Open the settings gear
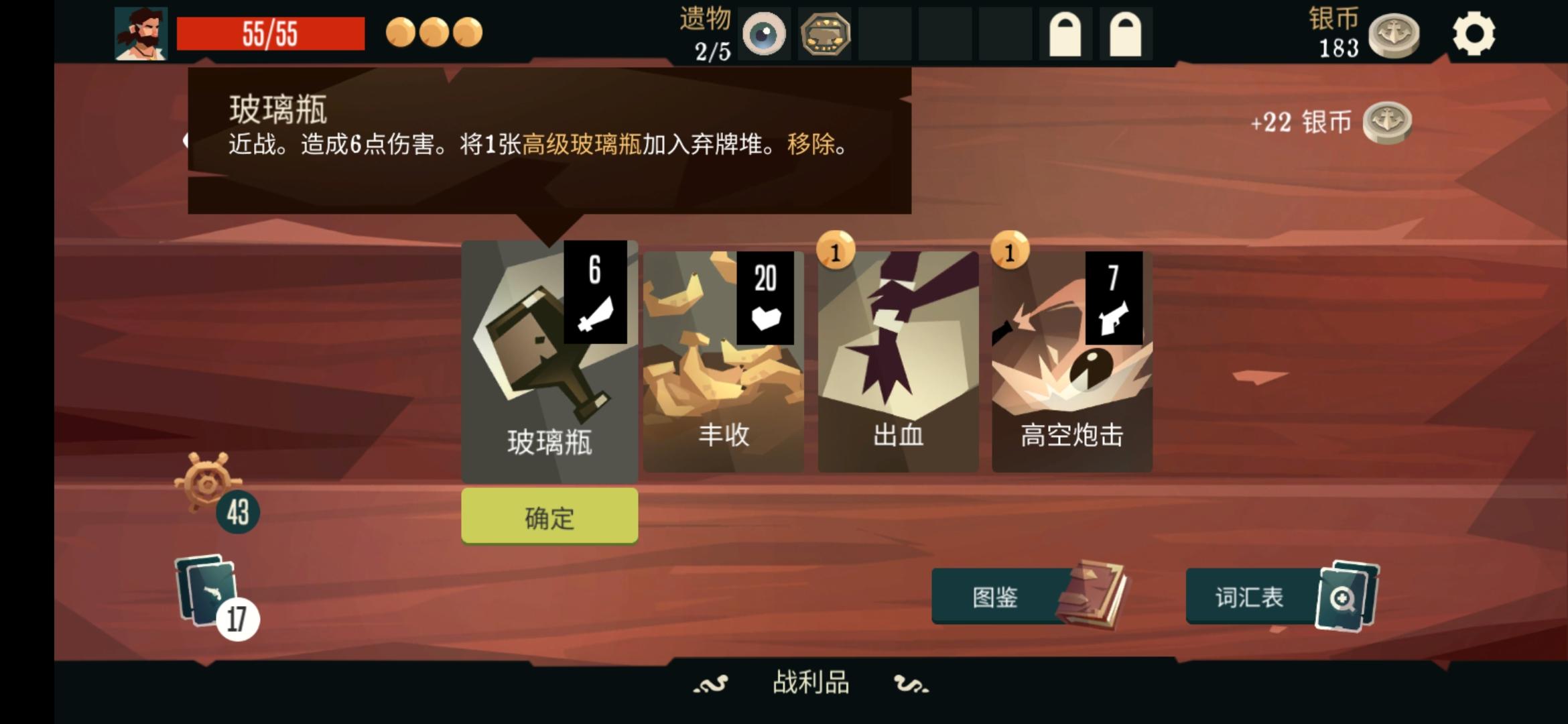The width and height of the screenshot is (1568, 724). [x=1473, y=33]
